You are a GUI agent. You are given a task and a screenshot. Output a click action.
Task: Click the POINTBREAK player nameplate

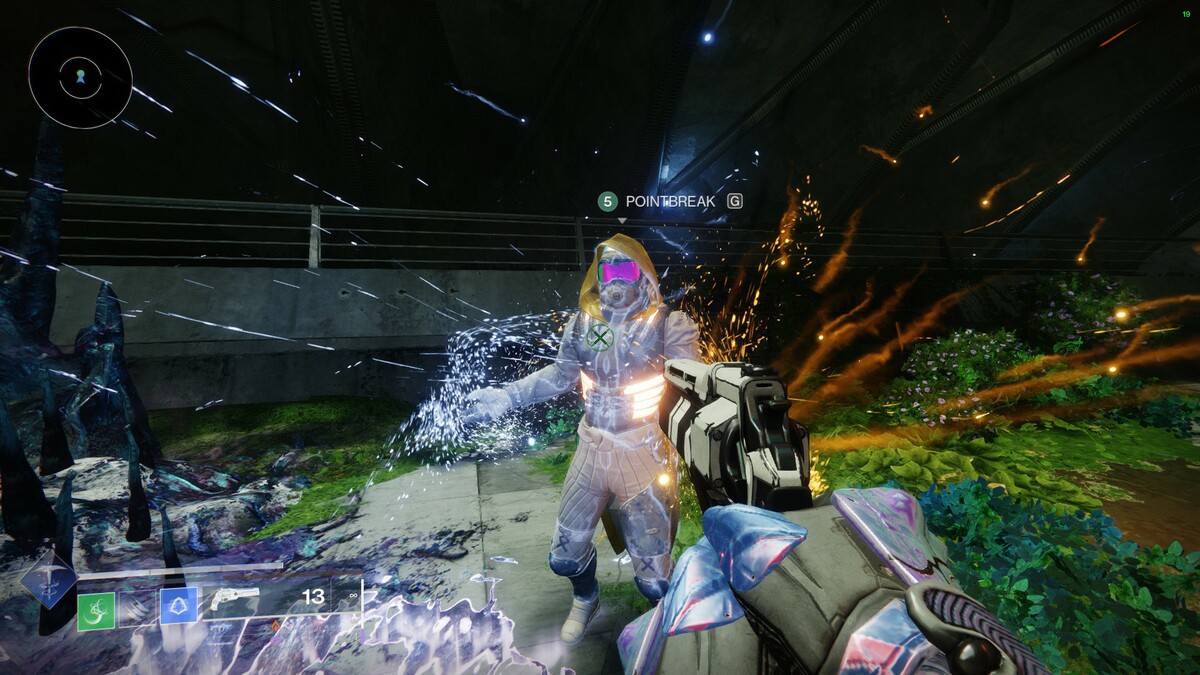670,202
